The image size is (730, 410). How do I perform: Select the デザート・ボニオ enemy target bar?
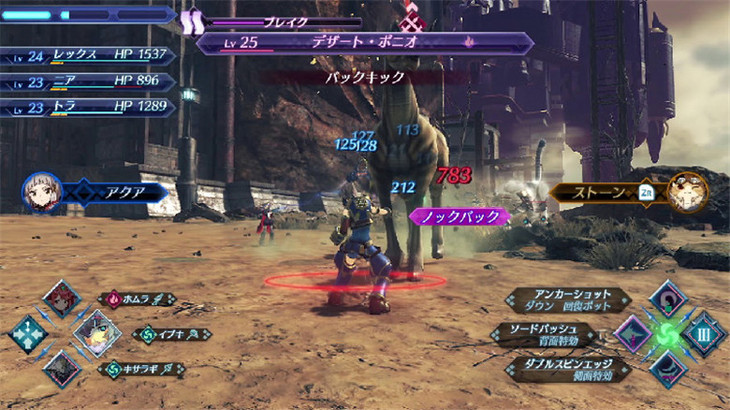365,44
